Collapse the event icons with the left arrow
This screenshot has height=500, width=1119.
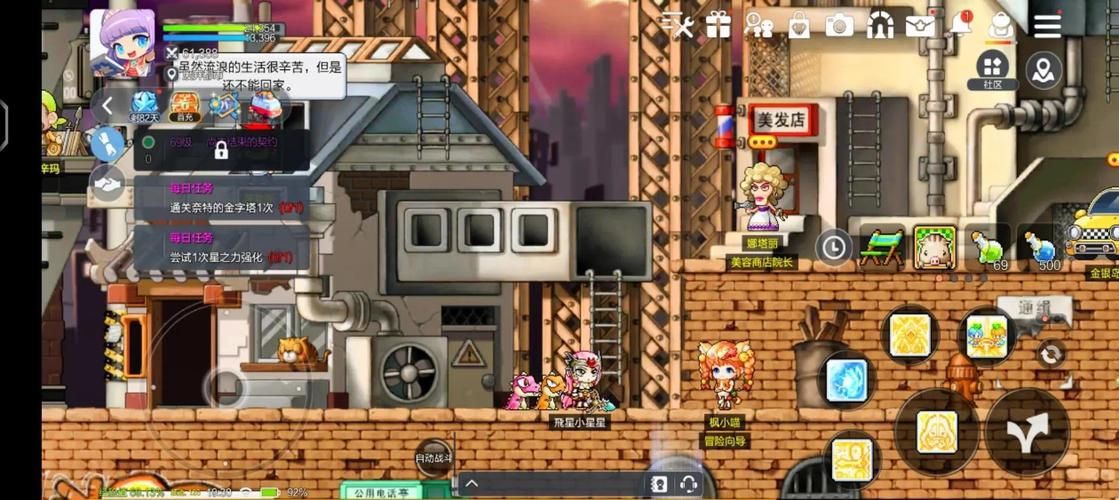(108, 104)
